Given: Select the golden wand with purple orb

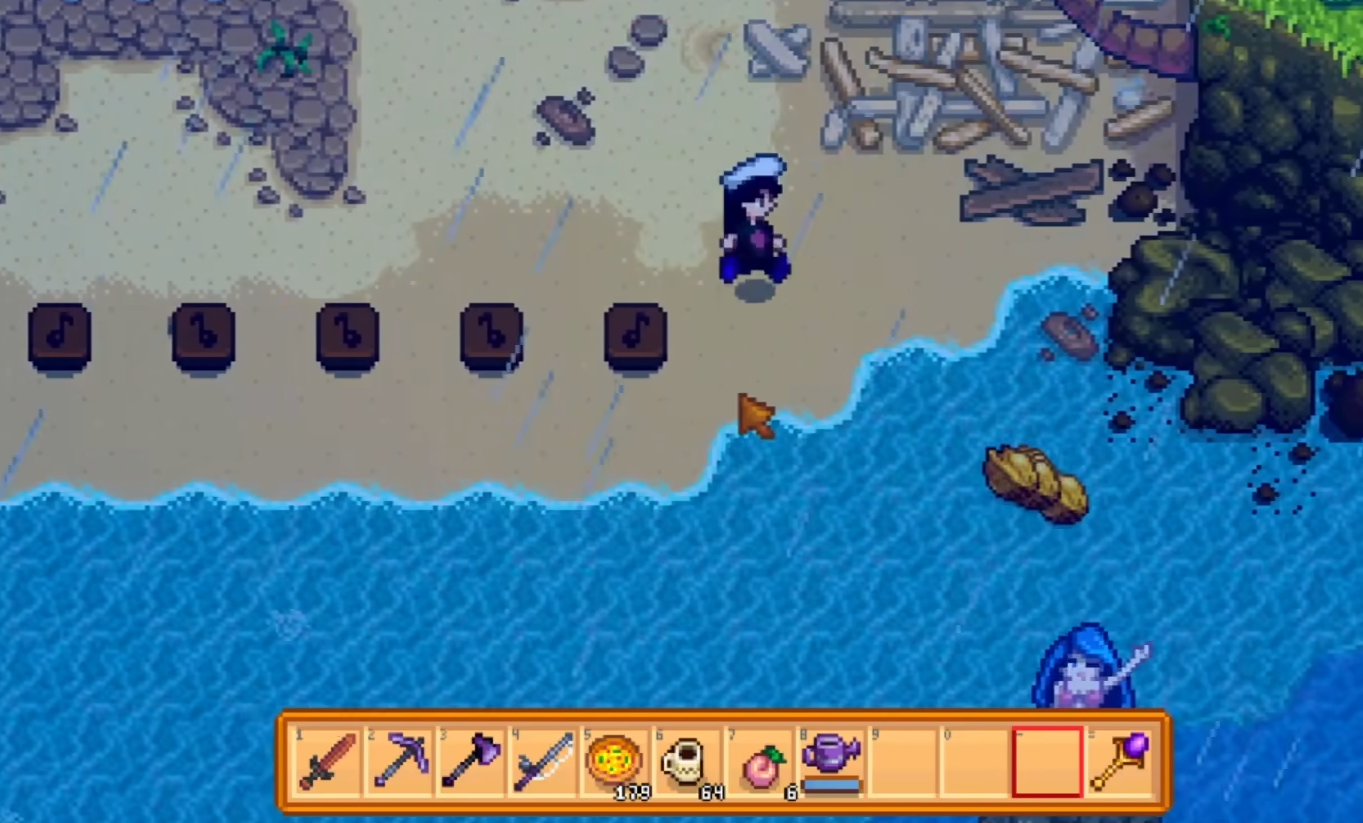Looking at the screenshot, I should [x=1119, y=761].
